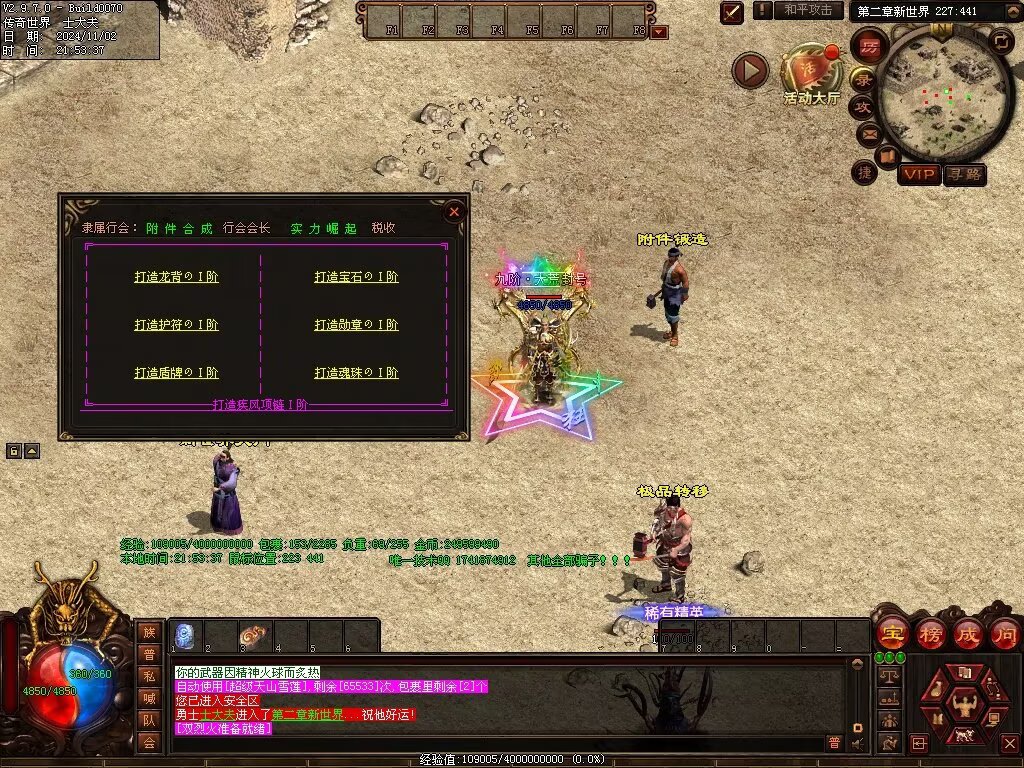The image size is (1024, 768).
Task: Select 打造勋章 I阶 option
Action: tap(356, 325)
